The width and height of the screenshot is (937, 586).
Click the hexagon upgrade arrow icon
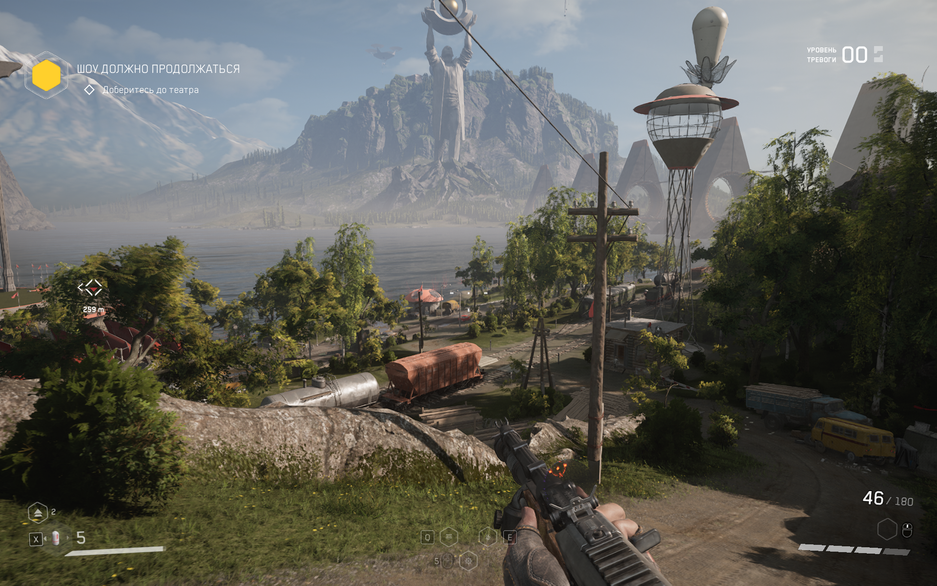point(38,513)
